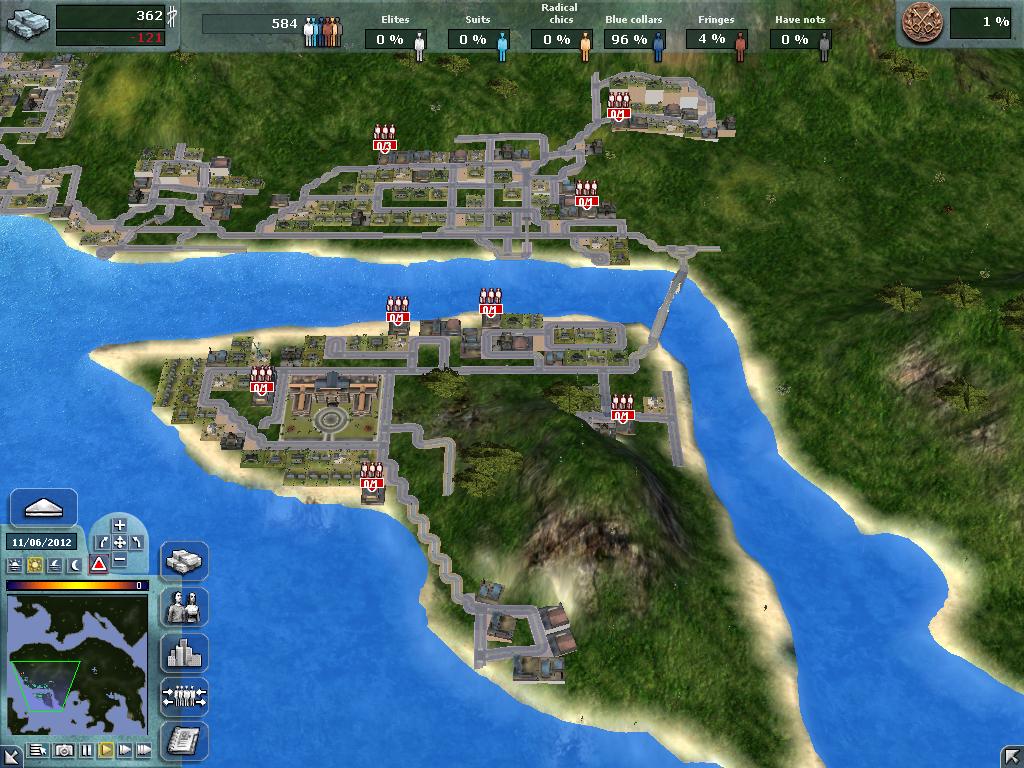Set game speed to normal play

105,749
